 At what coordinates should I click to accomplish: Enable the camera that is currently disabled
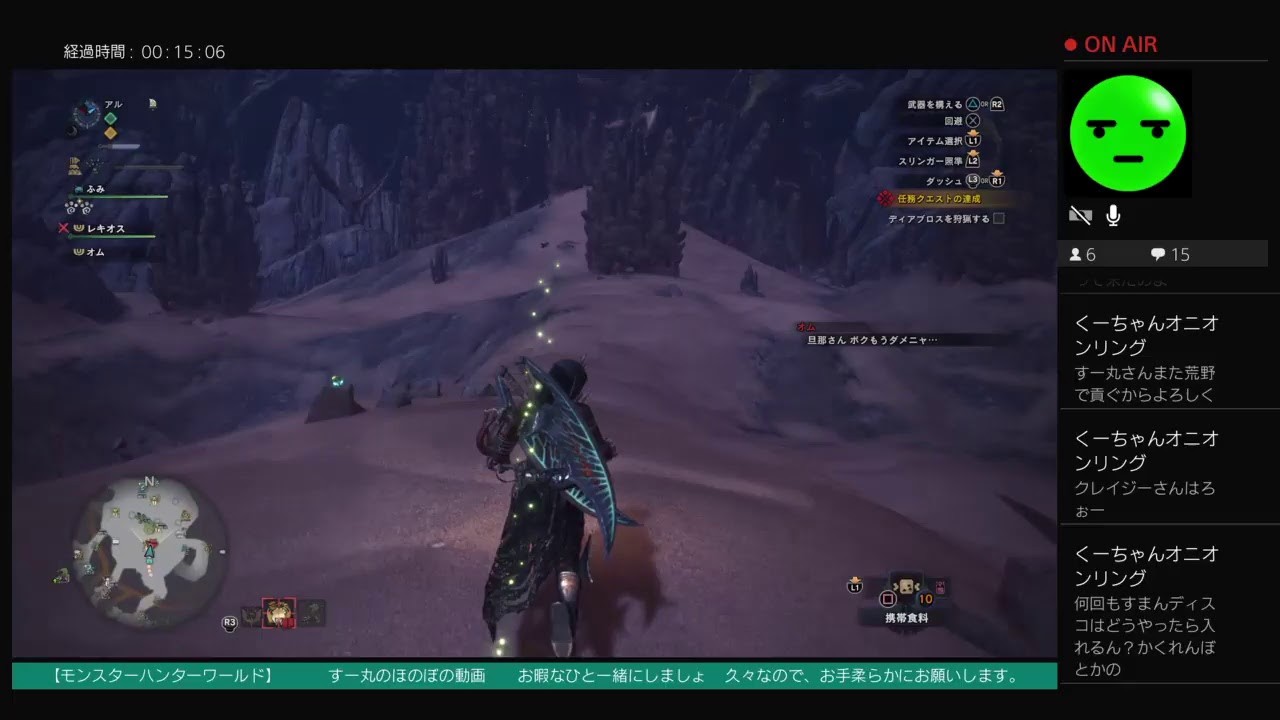pos(1080,214)
